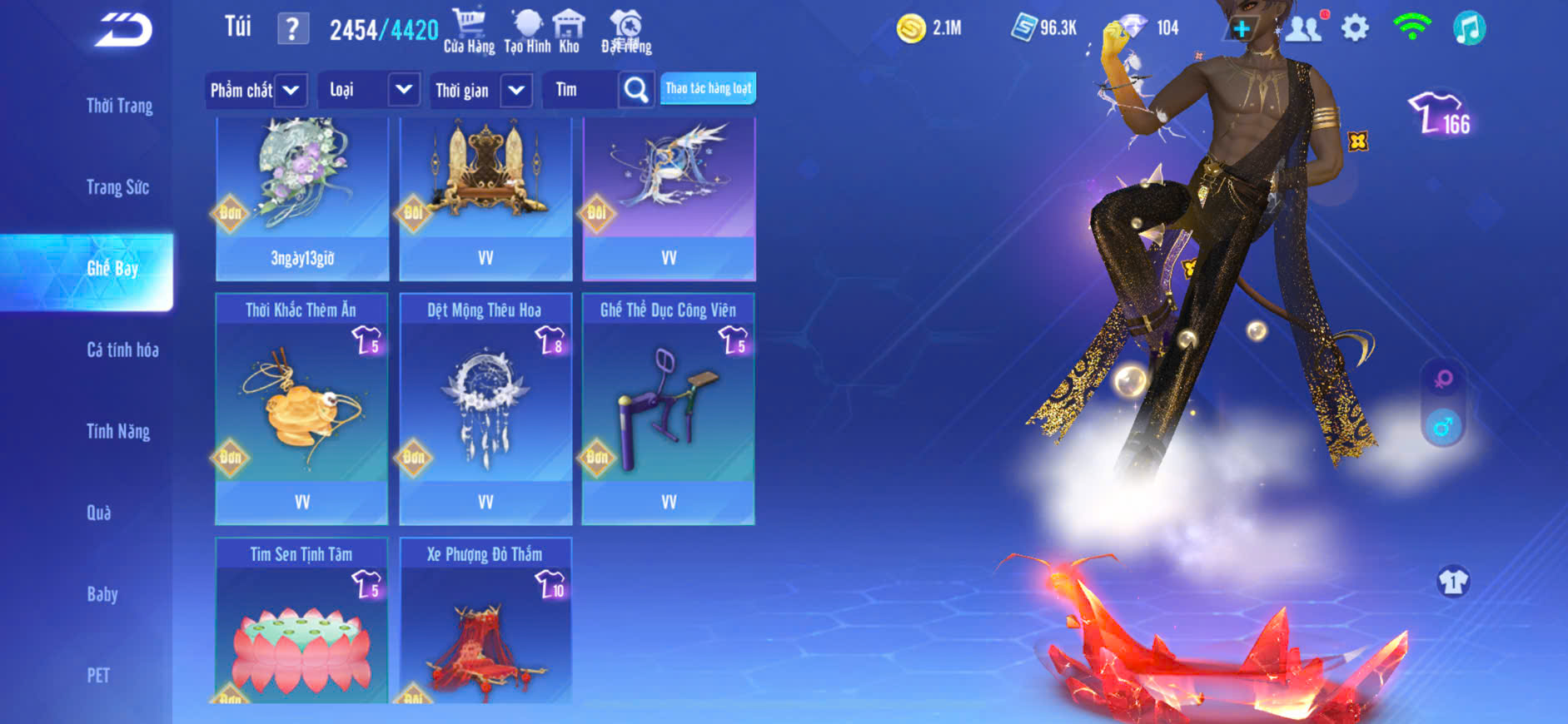Click the magnifying glass search button
Image resolution: width=1568 pixels, height=724 pixels.
[x=635, y=90]
